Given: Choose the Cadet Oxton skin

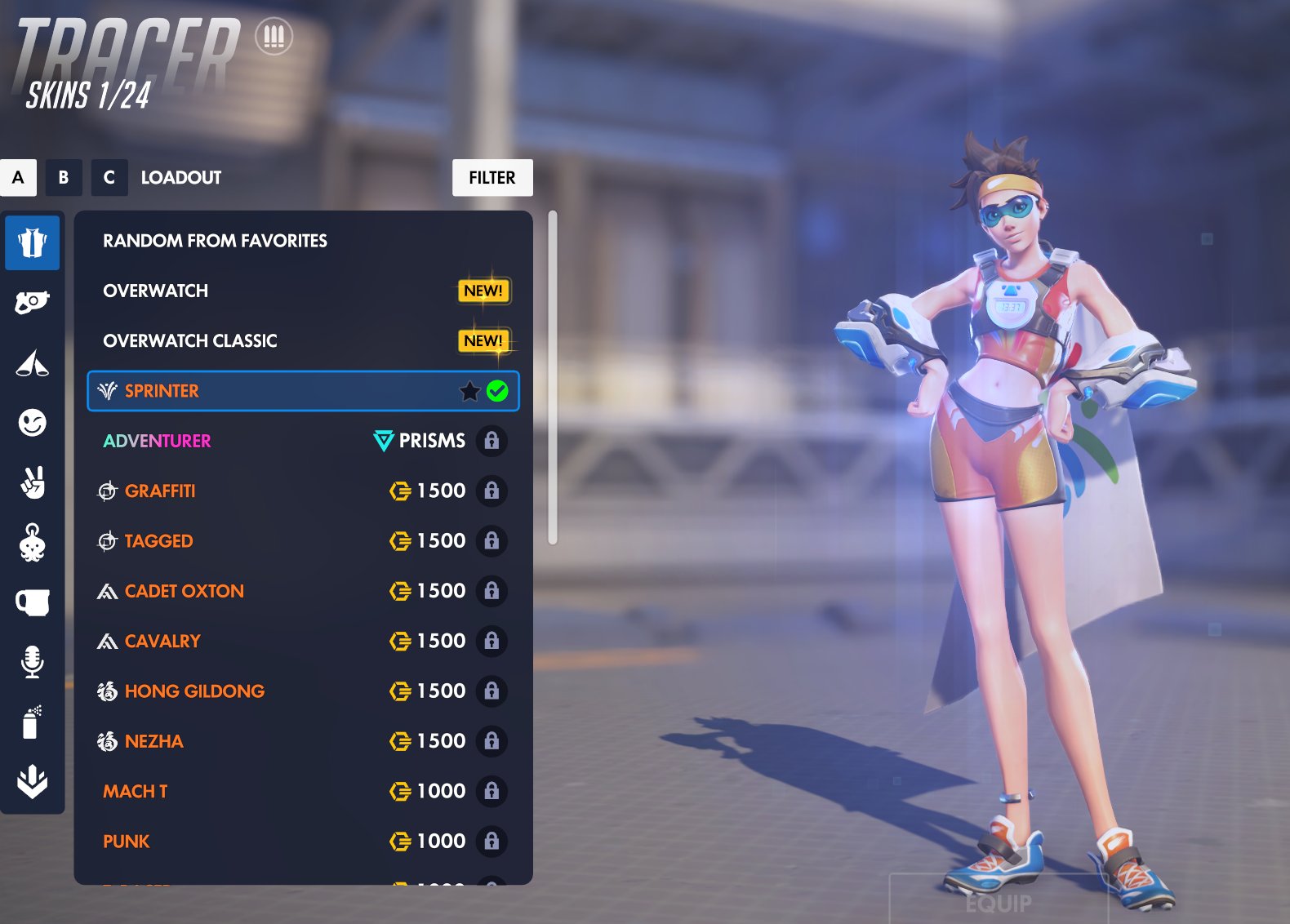Looking at the screenshot, I should (185, 591).
